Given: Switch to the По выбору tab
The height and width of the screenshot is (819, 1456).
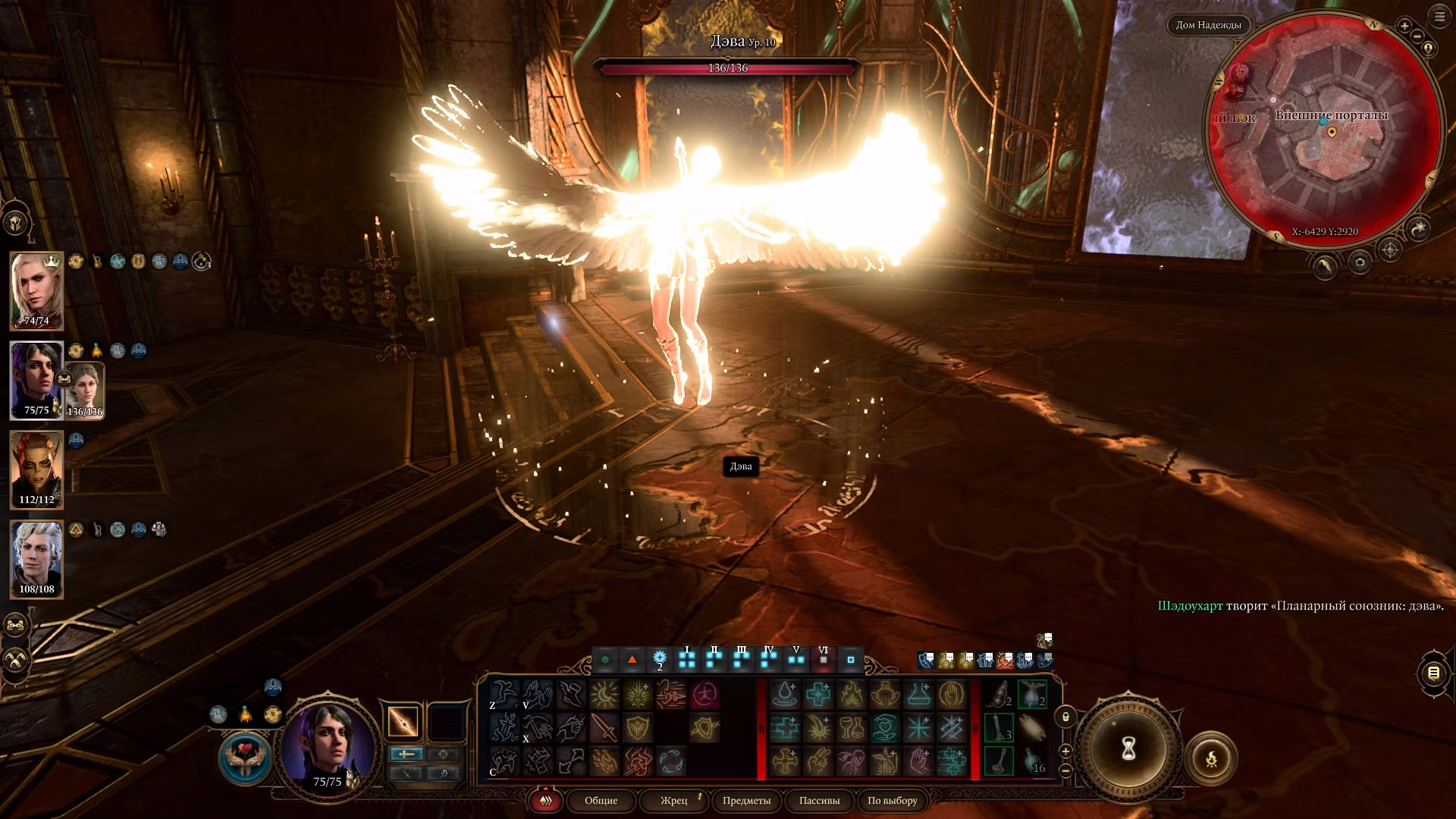Looking at the screenshot, I should (892, 801).
